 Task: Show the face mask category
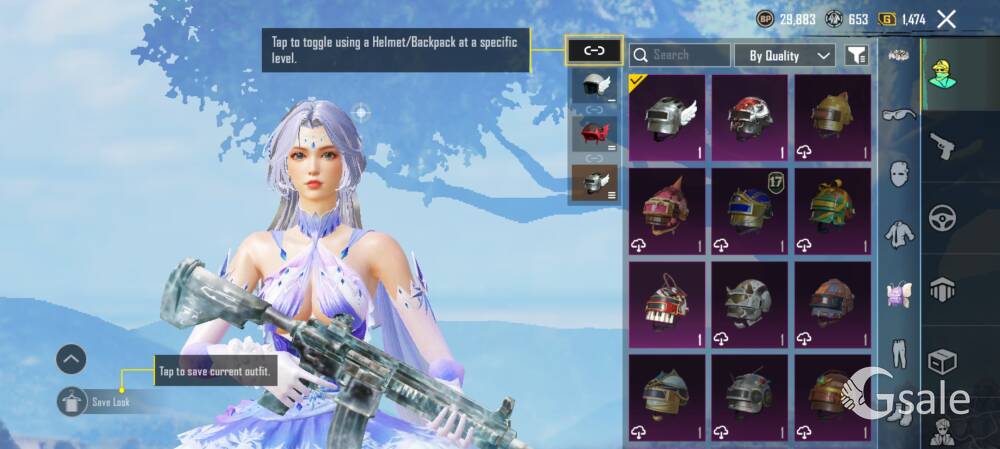[x=899, y=172]
